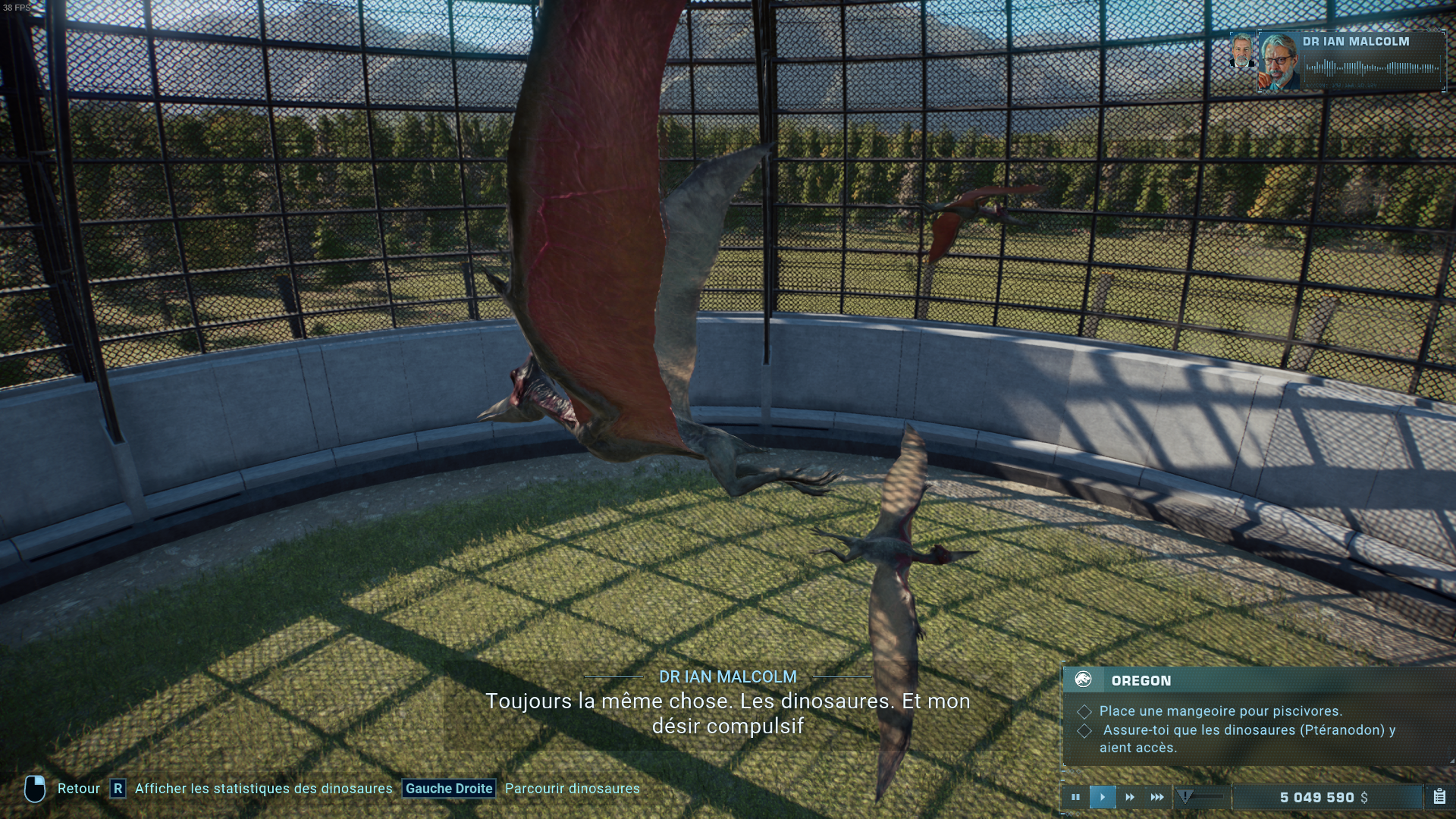Set game speed to normal play
Viewport: 1456px width, 819px height.
tap(1103, 797)
